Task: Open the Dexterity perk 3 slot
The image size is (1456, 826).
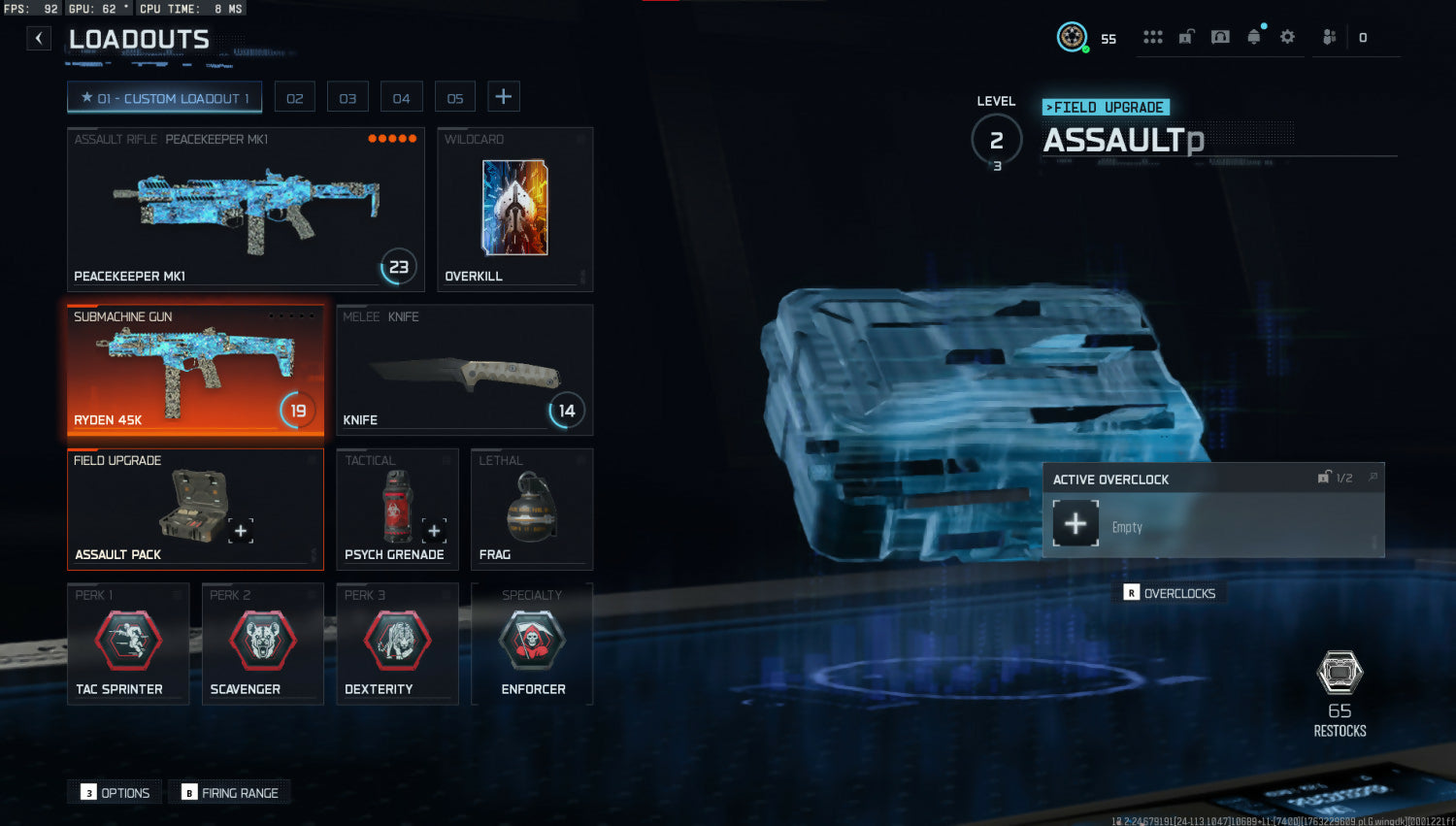Action: tap(397, 644)
